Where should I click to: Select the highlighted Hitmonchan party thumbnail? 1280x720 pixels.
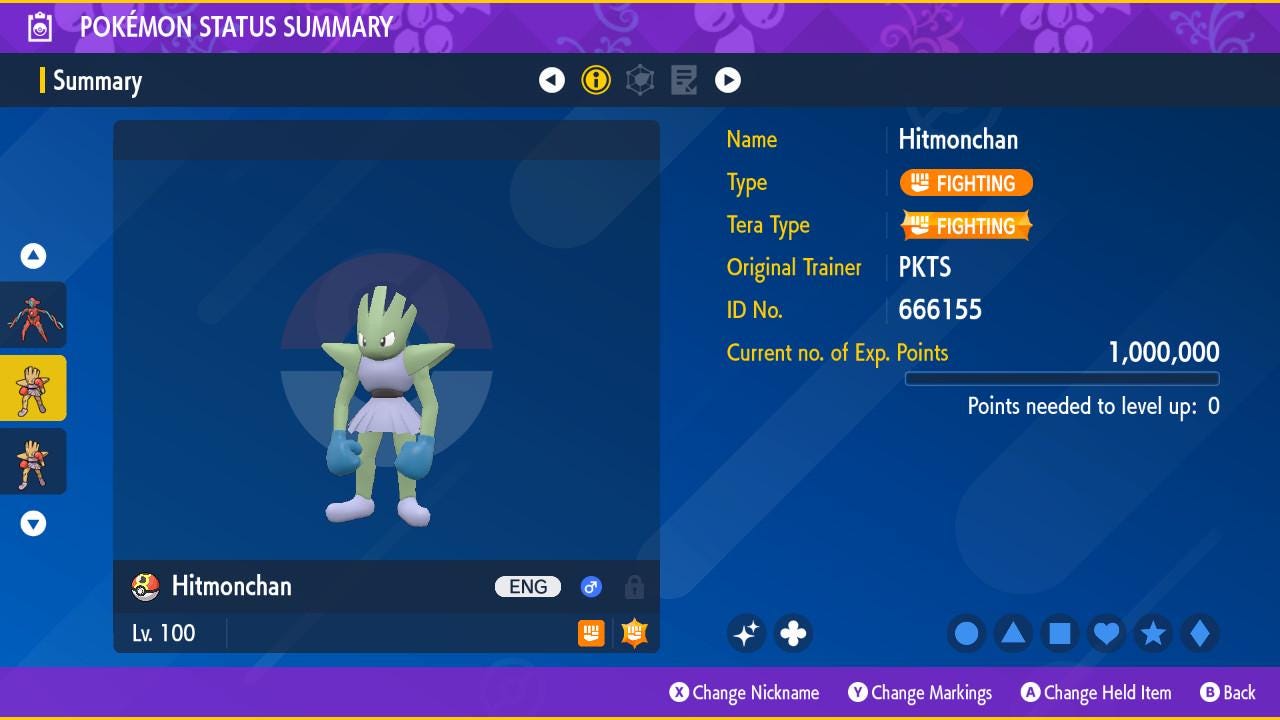[x=34, y=388]
